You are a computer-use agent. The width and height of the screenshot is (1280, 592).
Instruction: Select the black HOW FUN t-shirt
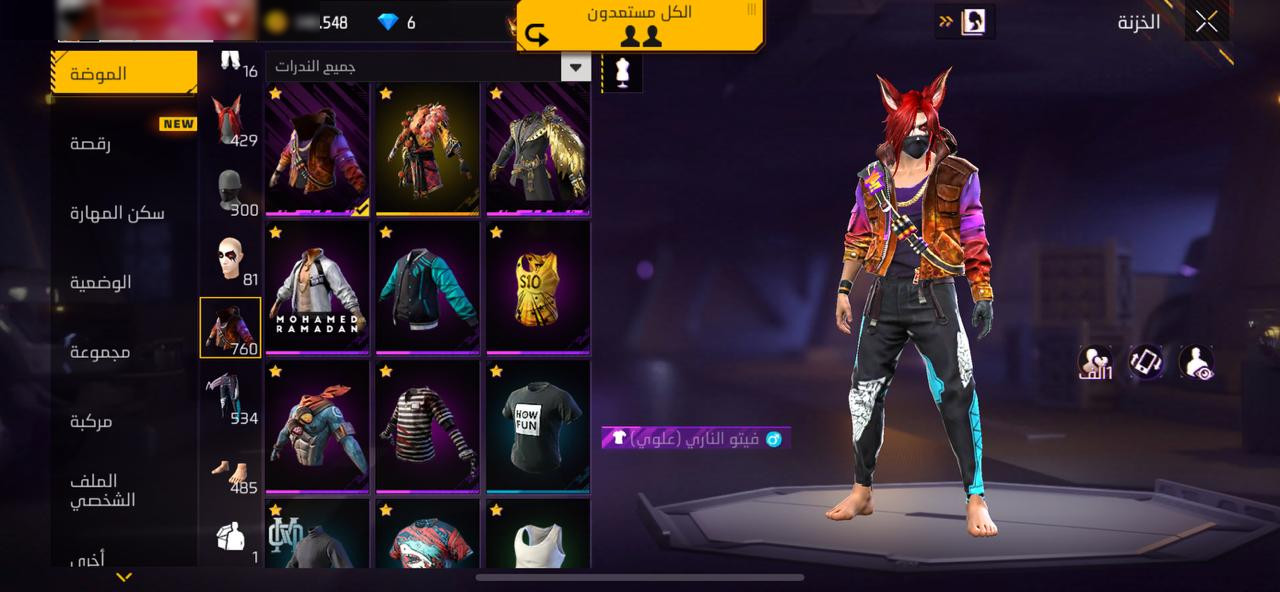538,426
